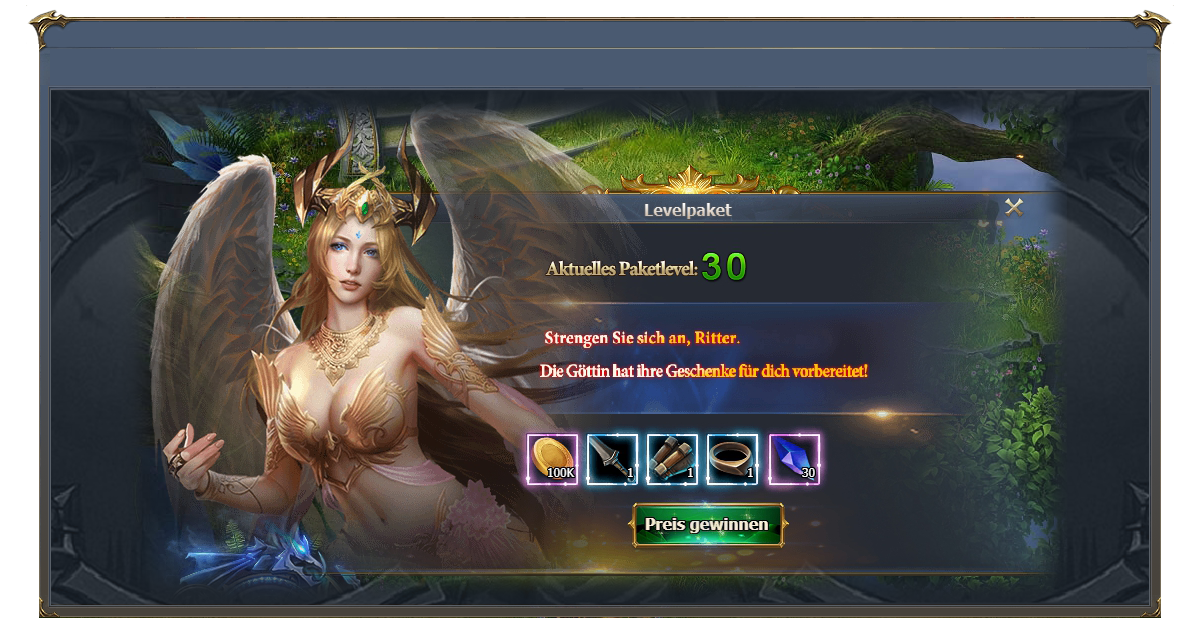The image size is (1200, 630).
Task: Choose the leather bracers reward slot
Action: [x=672, y=459]
